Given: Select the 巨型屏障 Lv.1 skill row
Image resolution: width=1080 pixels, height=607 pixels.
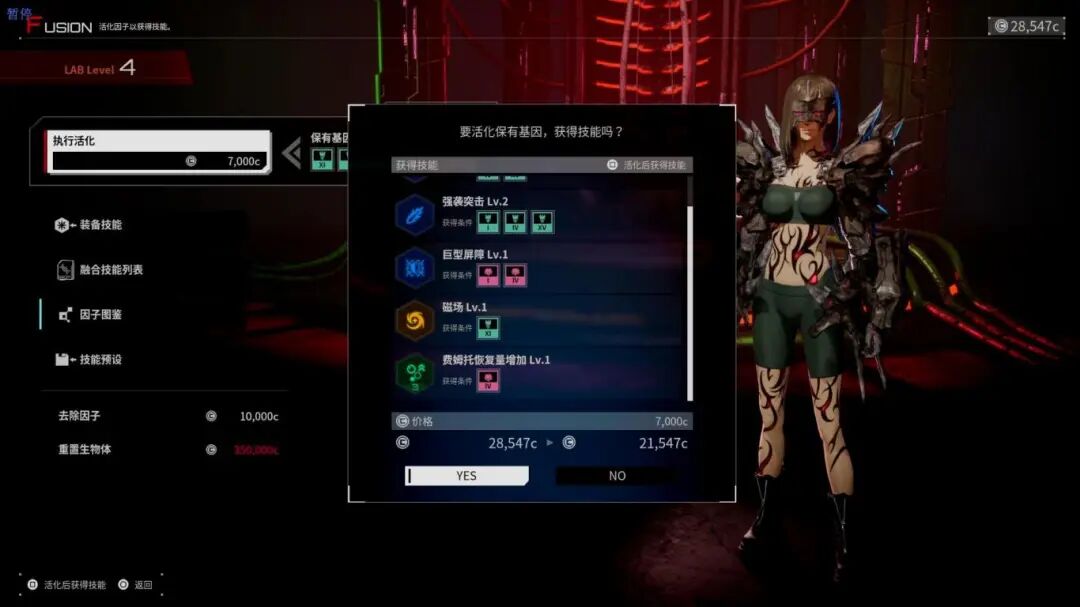Looking at the screenshot, I should (x=540, y=267).
